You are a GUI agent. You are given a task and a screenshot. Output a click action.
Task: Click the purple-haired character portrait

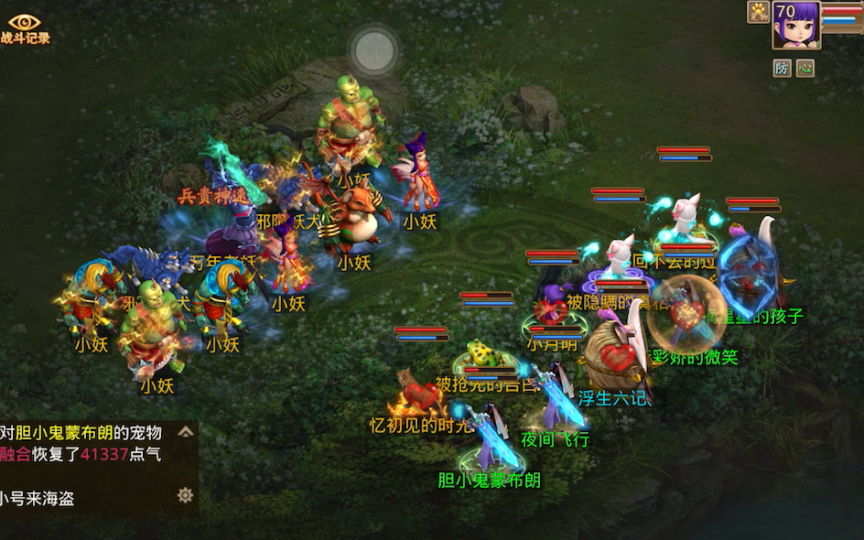pos(796,25)
